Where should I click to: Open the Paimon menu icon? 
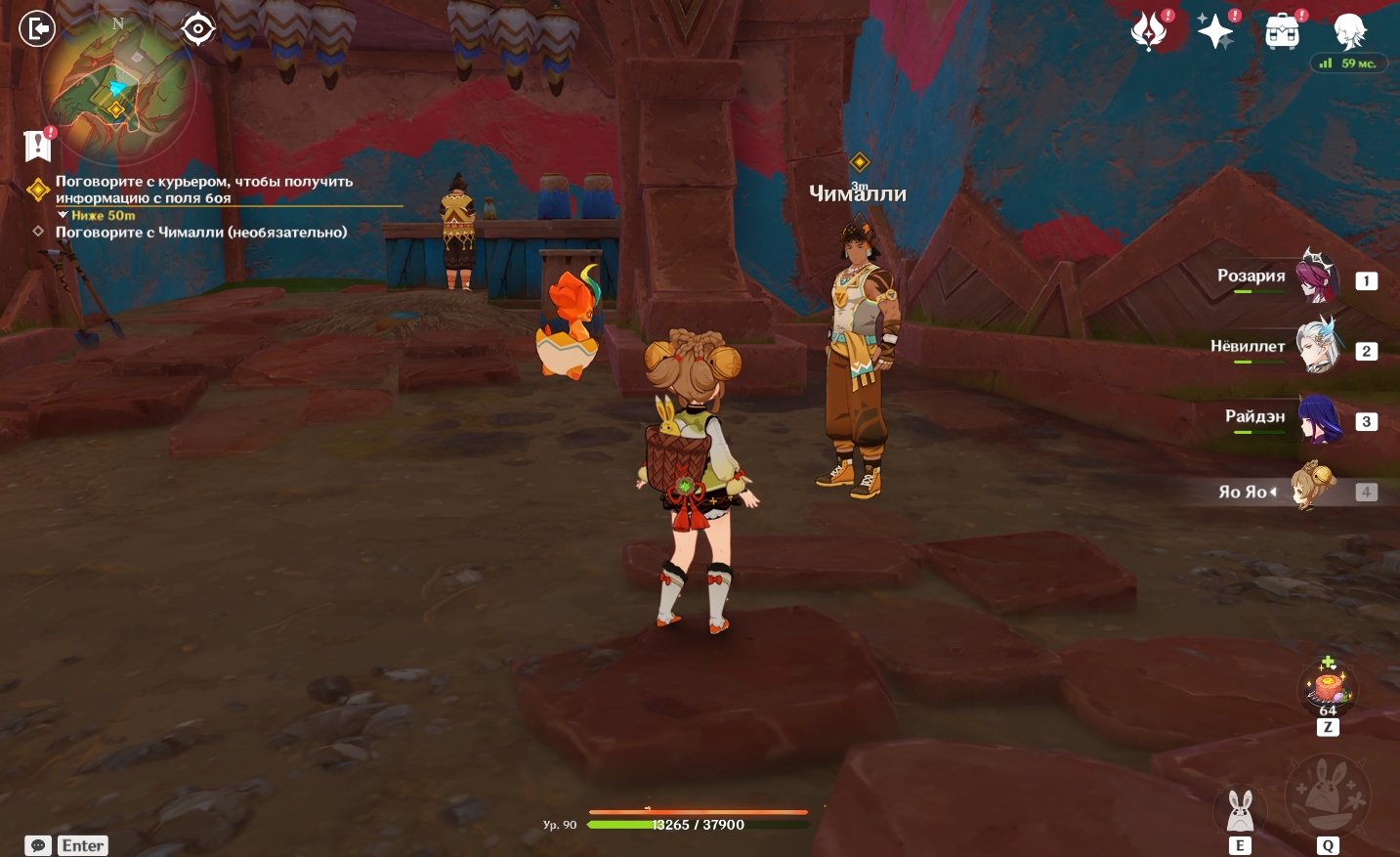pyautogui.click(x=1350, y=30)
